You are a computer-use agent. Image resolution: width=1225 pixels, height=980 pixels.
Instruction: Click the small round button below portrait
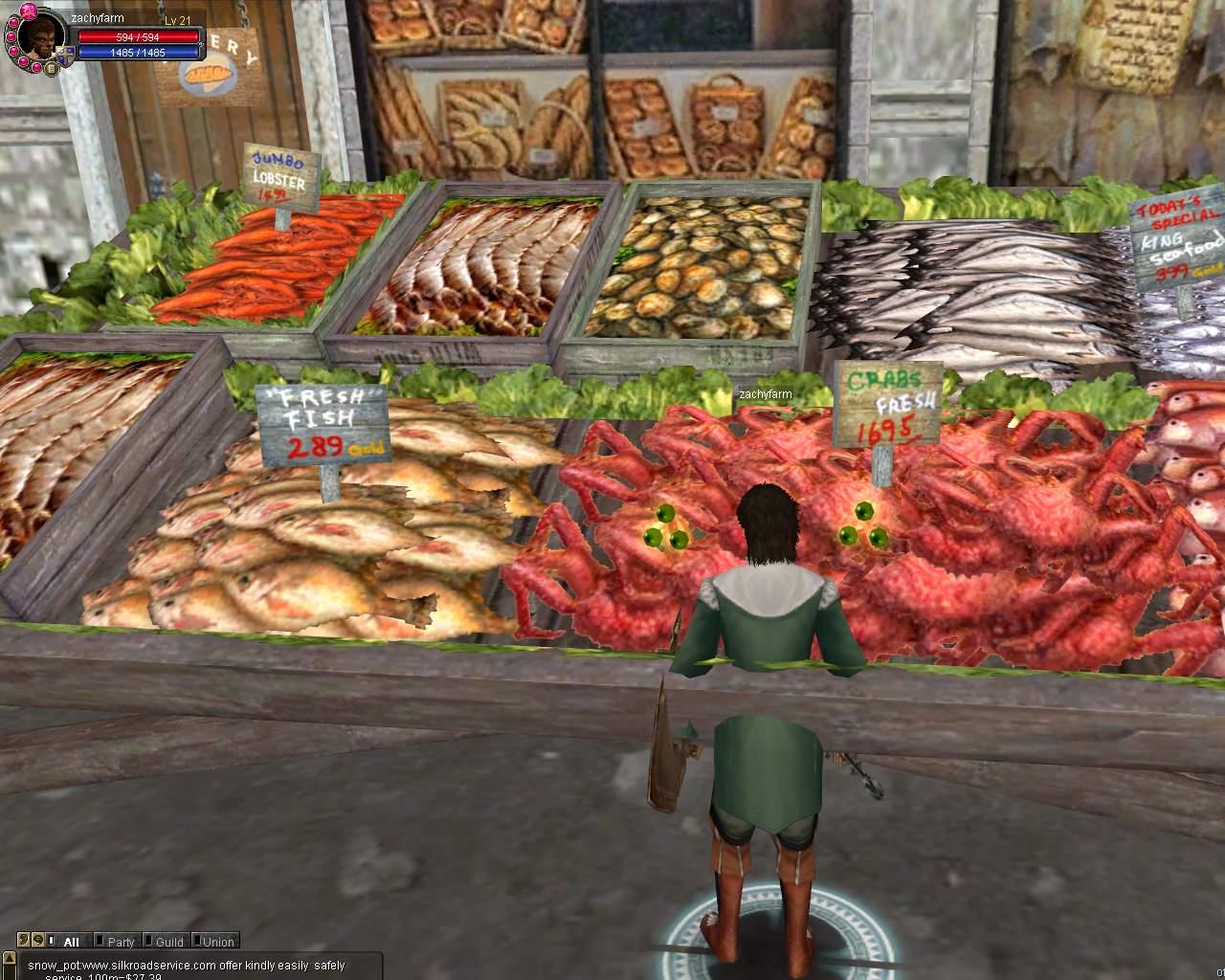tap(50, 68)
